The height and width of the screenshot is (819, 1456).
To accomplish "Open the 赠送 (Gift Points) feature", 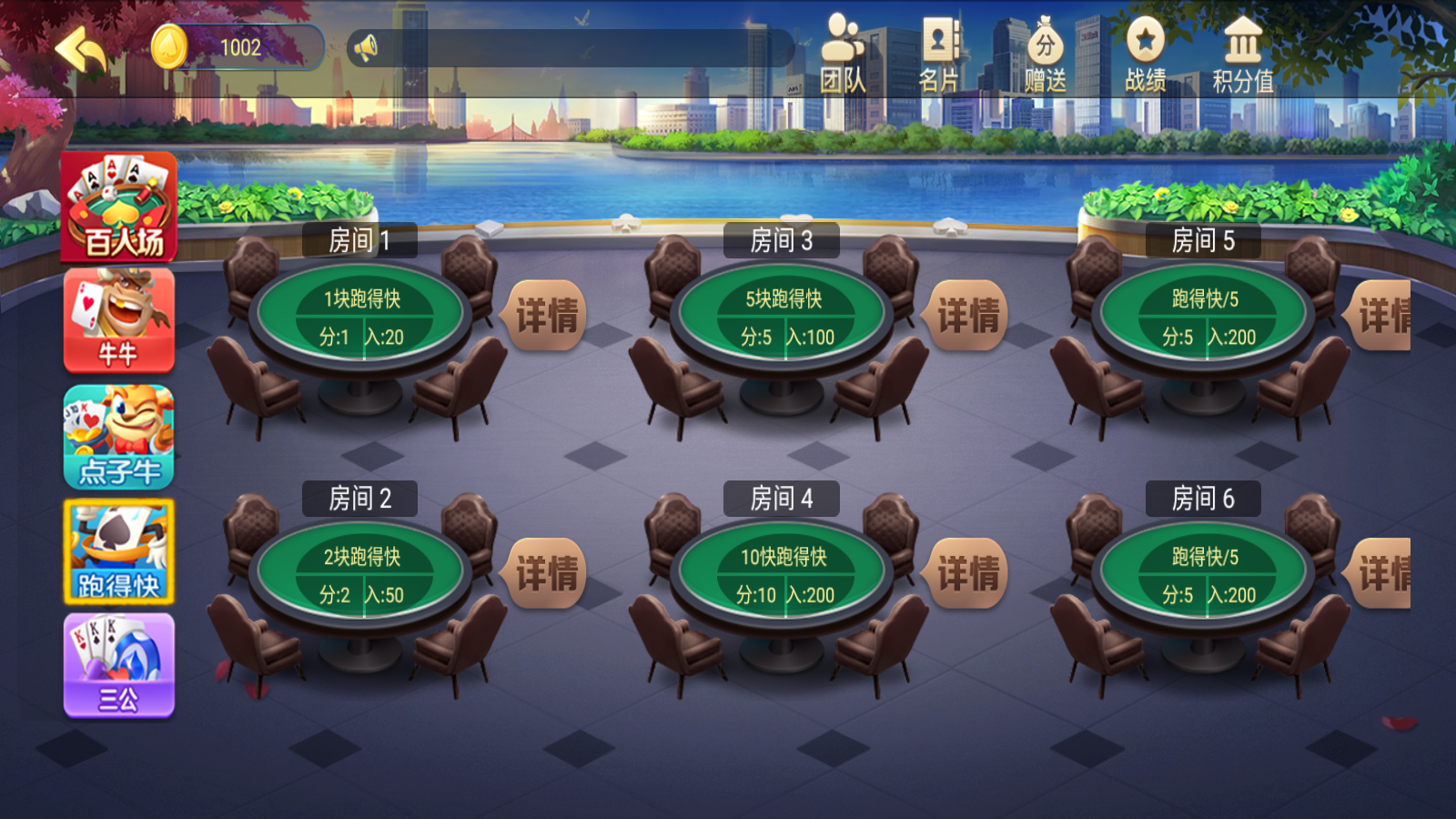I will pos(1045,50).
